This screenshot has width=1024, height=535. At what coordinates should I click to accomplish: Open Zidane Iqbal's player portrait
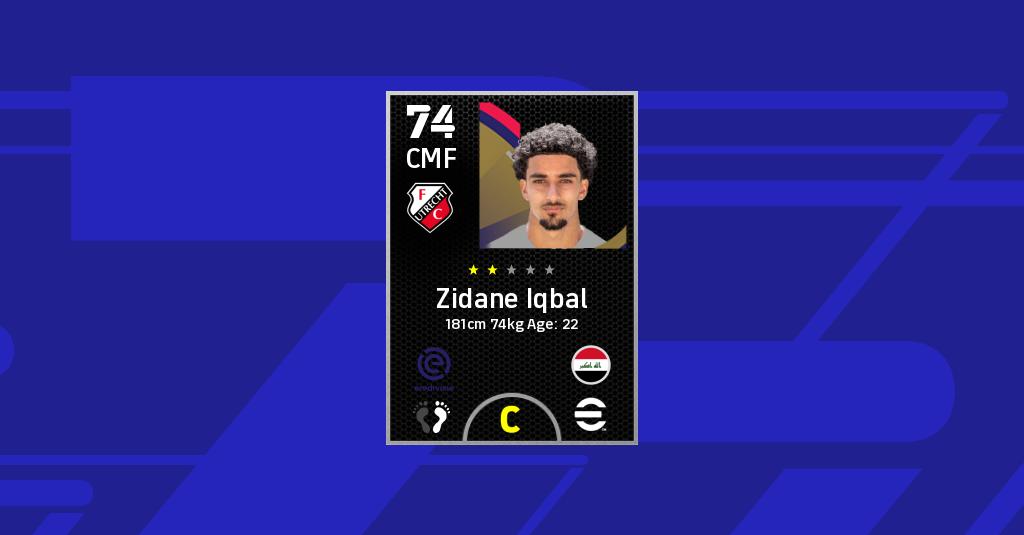(x=553, y=175)
